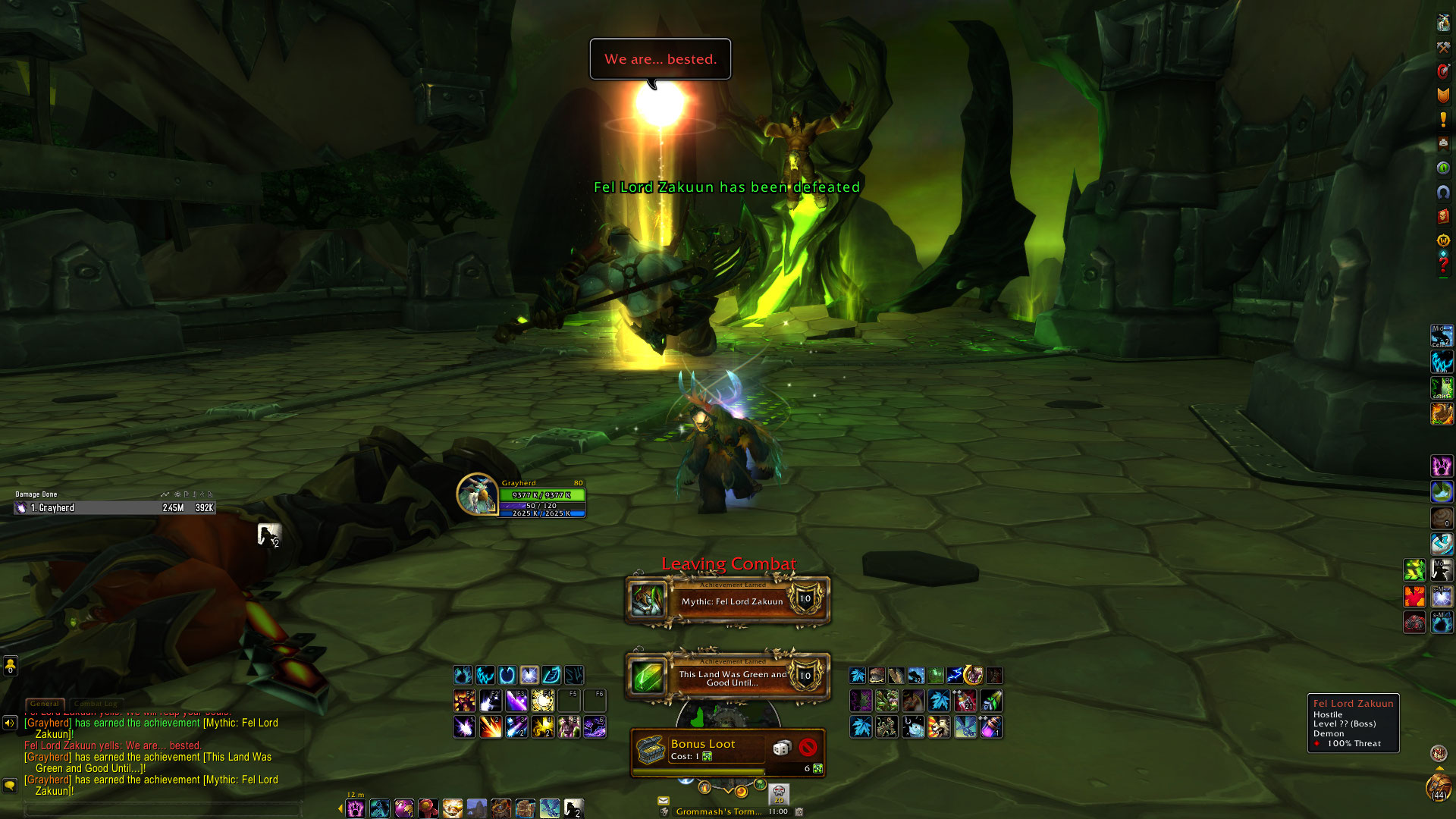The height and width of the screenshot is (819, 1456).
Task: Click the mail envelope notification icon
Action: [x=664, y=800]
